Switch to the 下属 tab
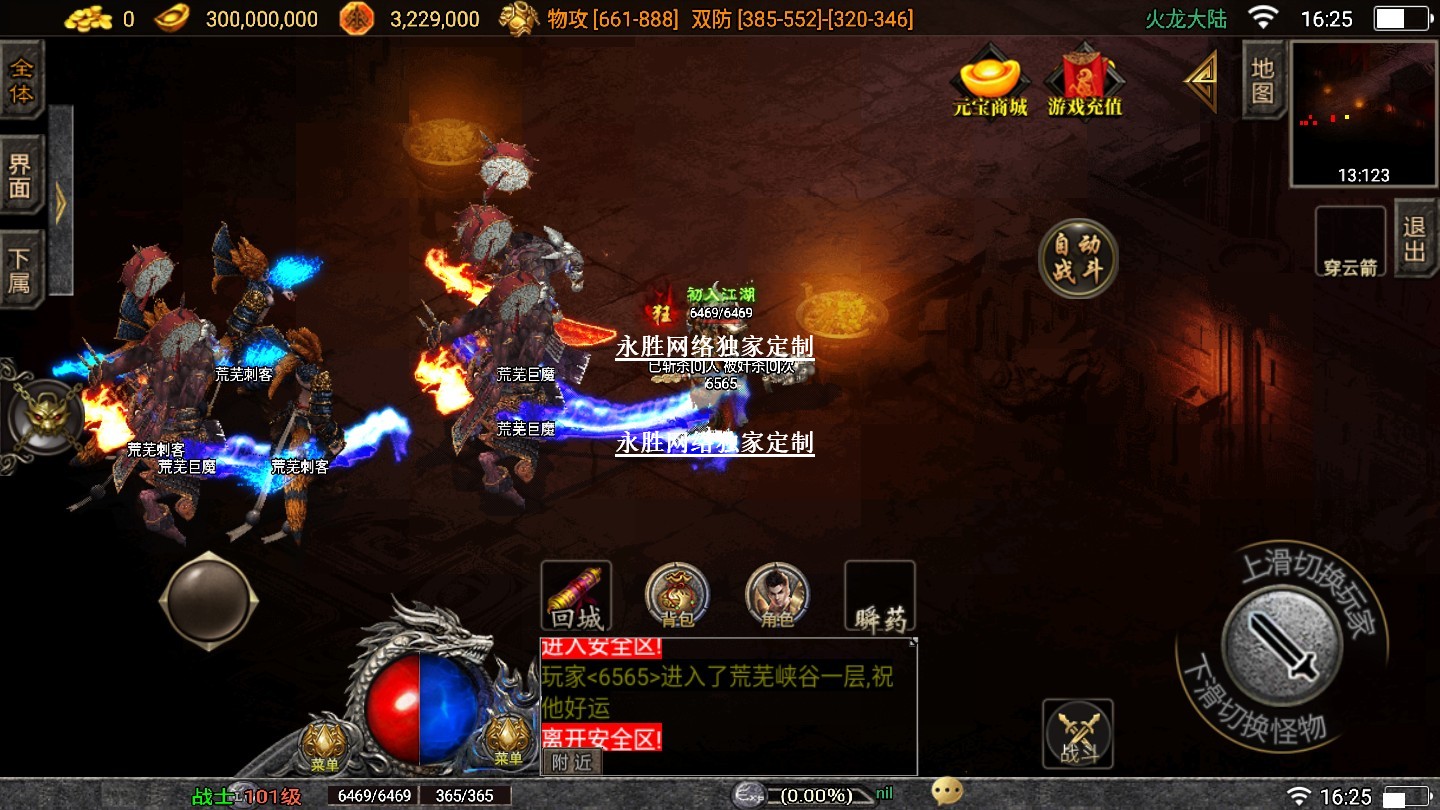1440x810 pixels. [x=21, y=268]
